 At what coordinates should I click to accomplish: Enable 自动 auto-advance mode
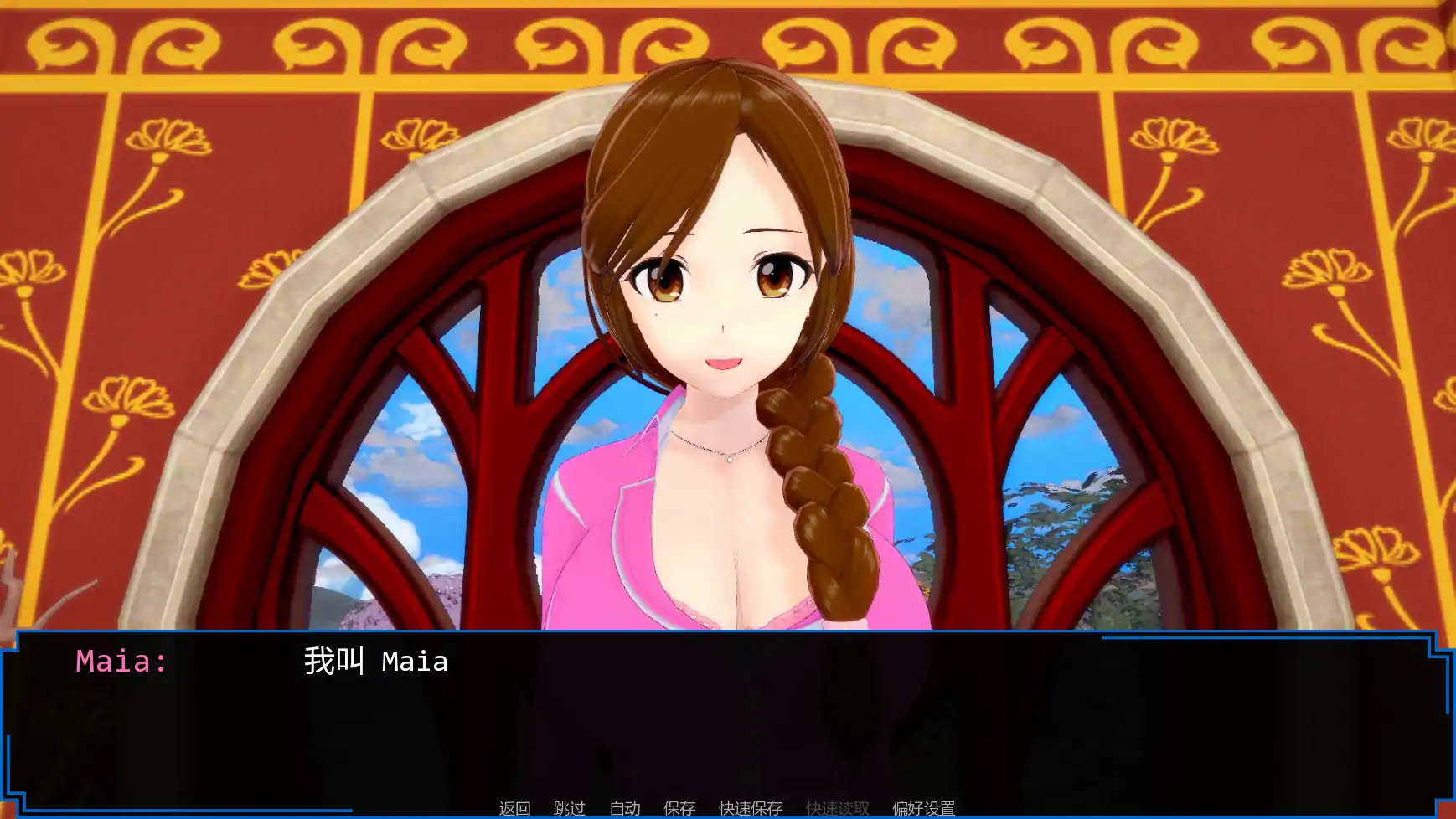623,807
